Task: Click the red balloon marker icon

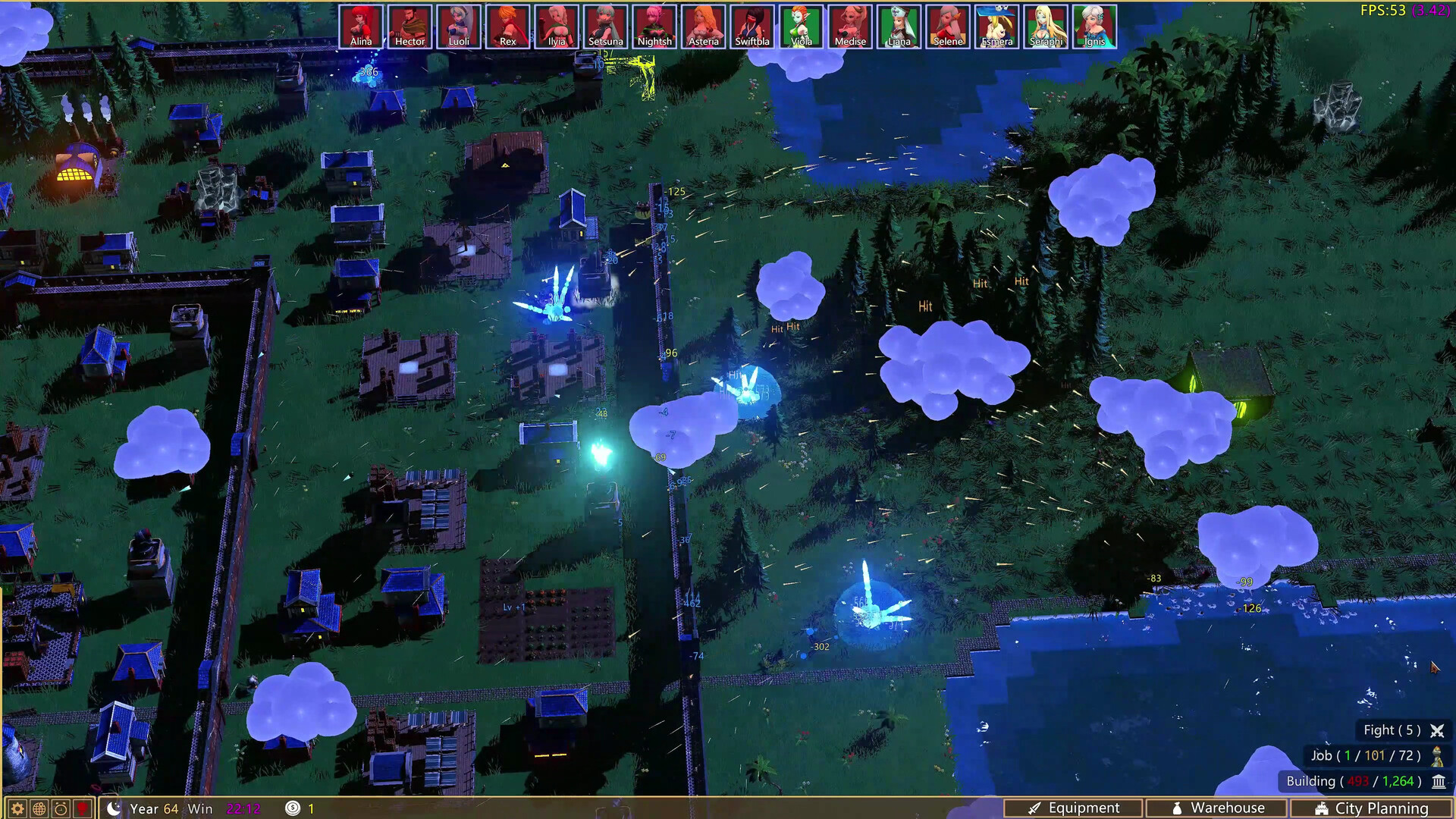Action: [81, 808]
